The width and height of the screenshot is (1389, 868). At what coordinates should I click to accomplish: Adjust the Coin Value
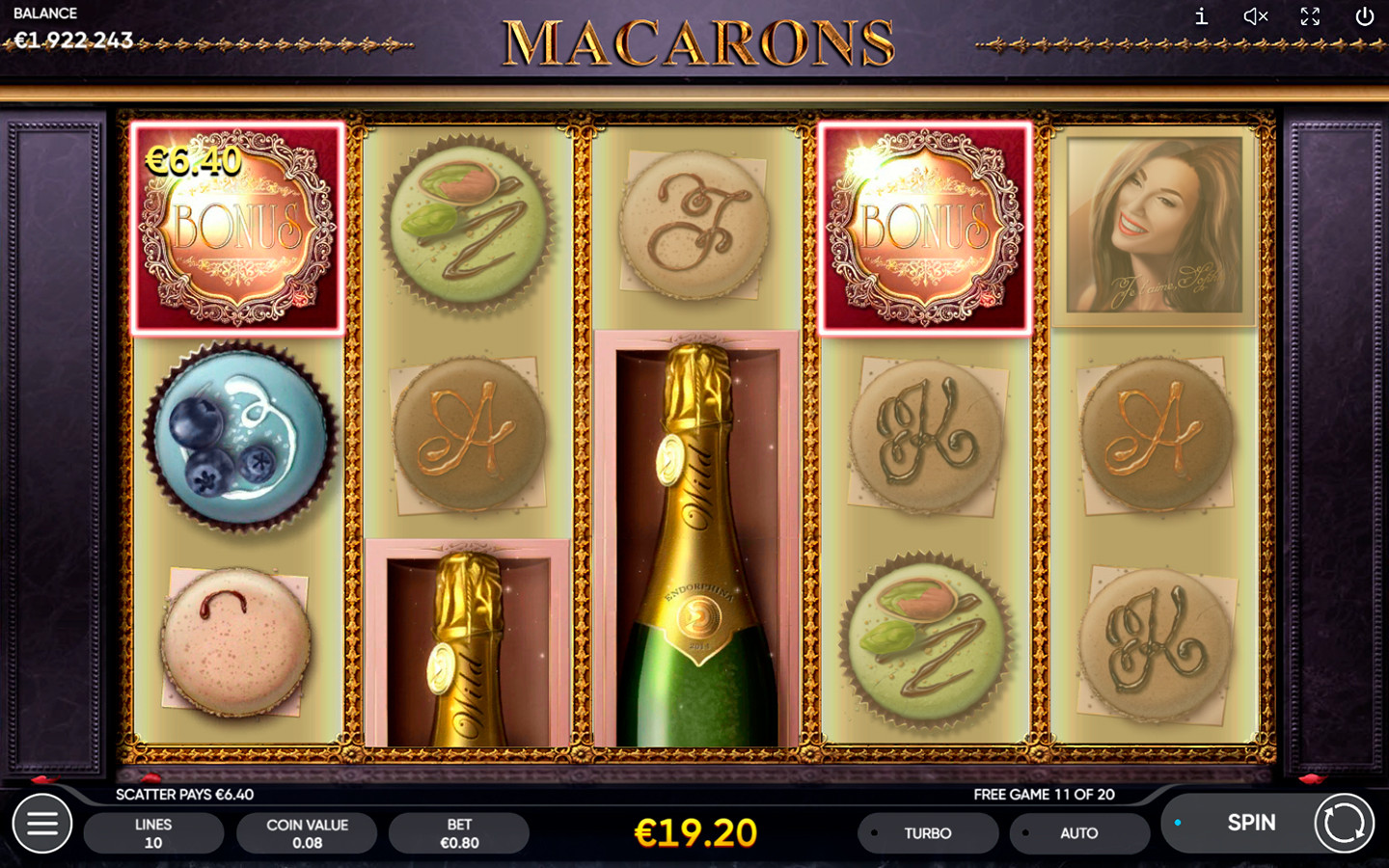click(307, 833)
